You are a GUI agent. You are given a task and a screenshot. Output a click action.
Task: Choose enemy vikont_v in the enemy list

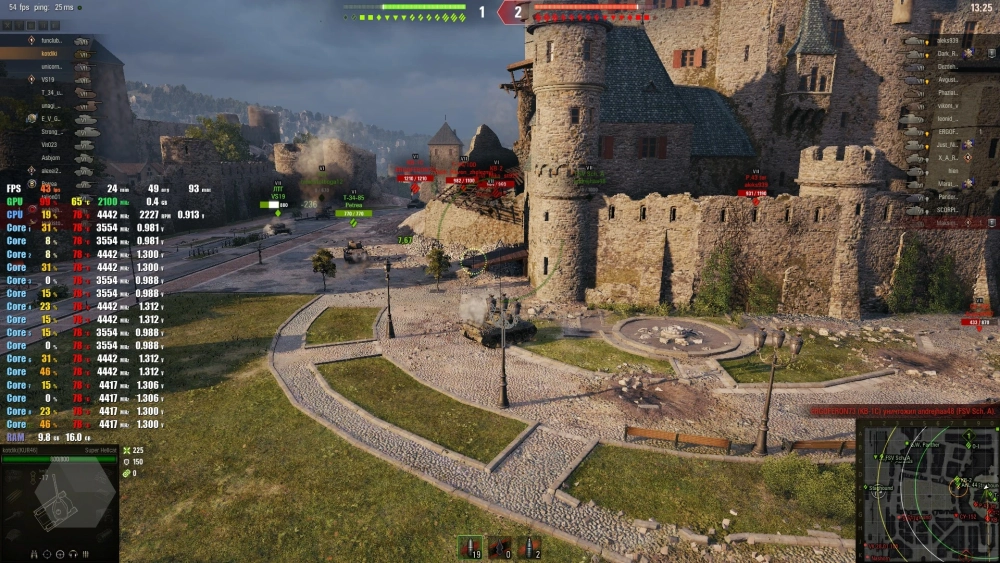click(948, 105)
